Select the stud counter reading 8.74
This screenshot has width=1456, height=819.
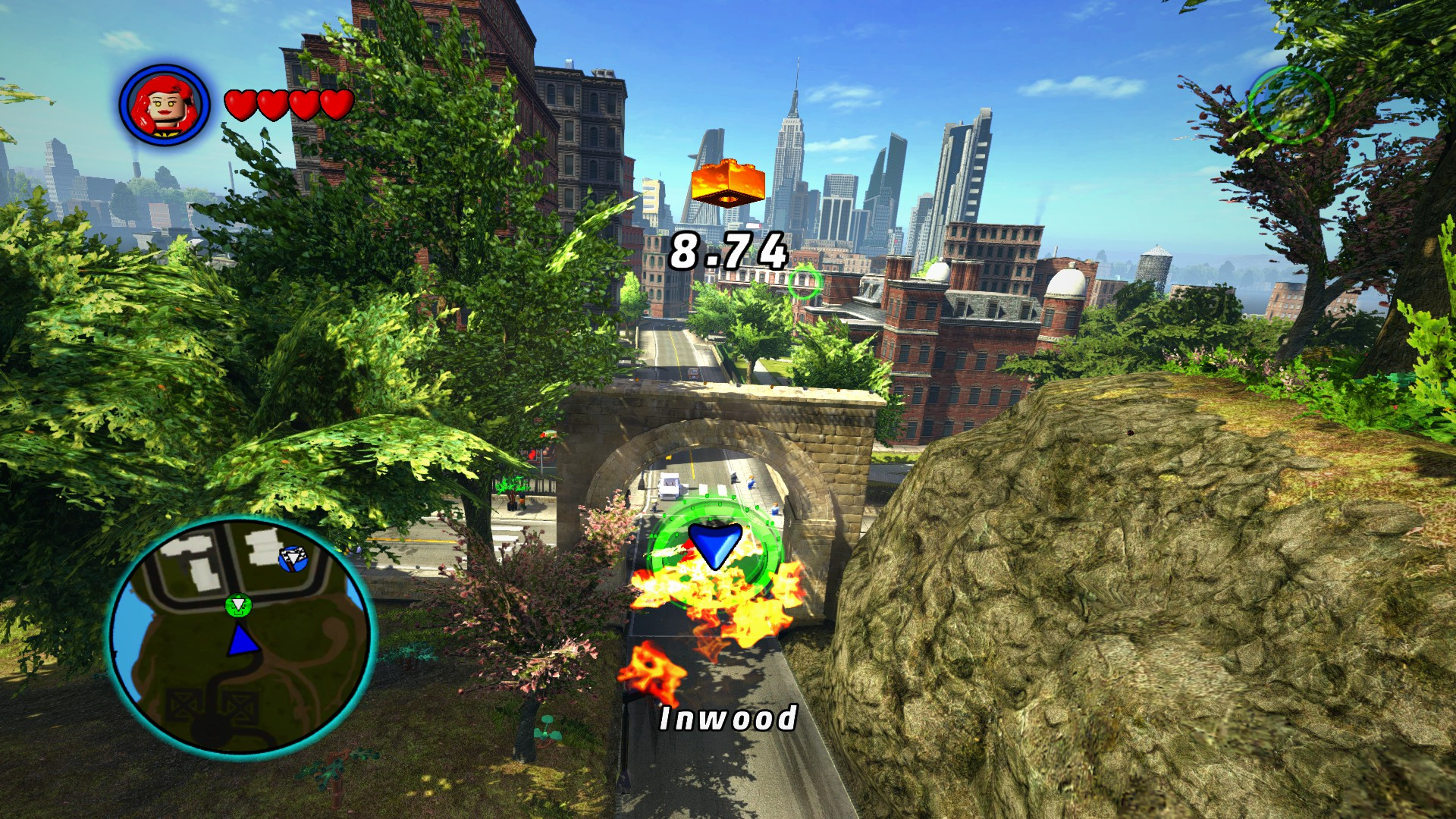(x=730, y=250)
